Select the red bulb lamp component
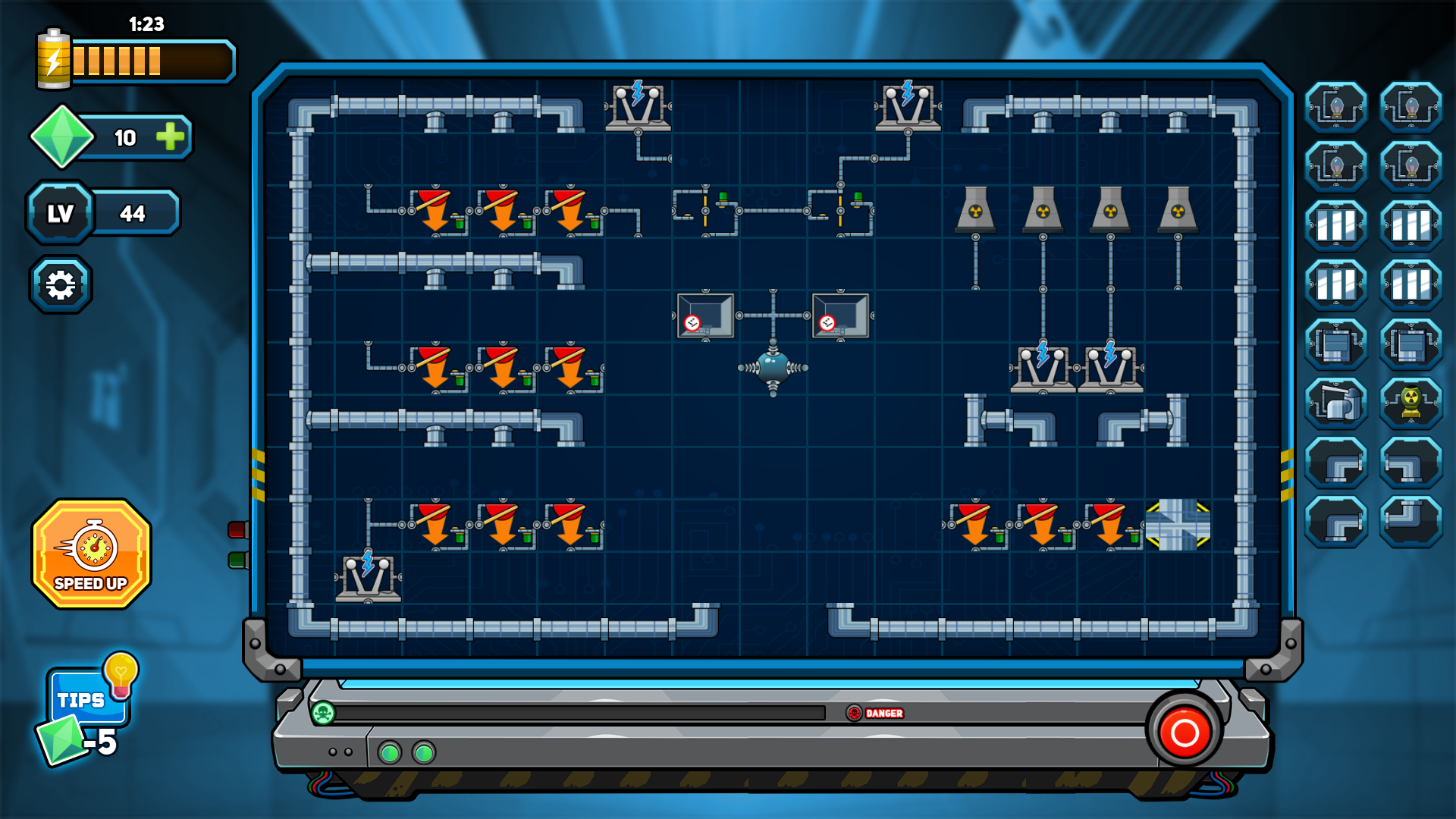The image size is (1456, 819). point(1410,165)
